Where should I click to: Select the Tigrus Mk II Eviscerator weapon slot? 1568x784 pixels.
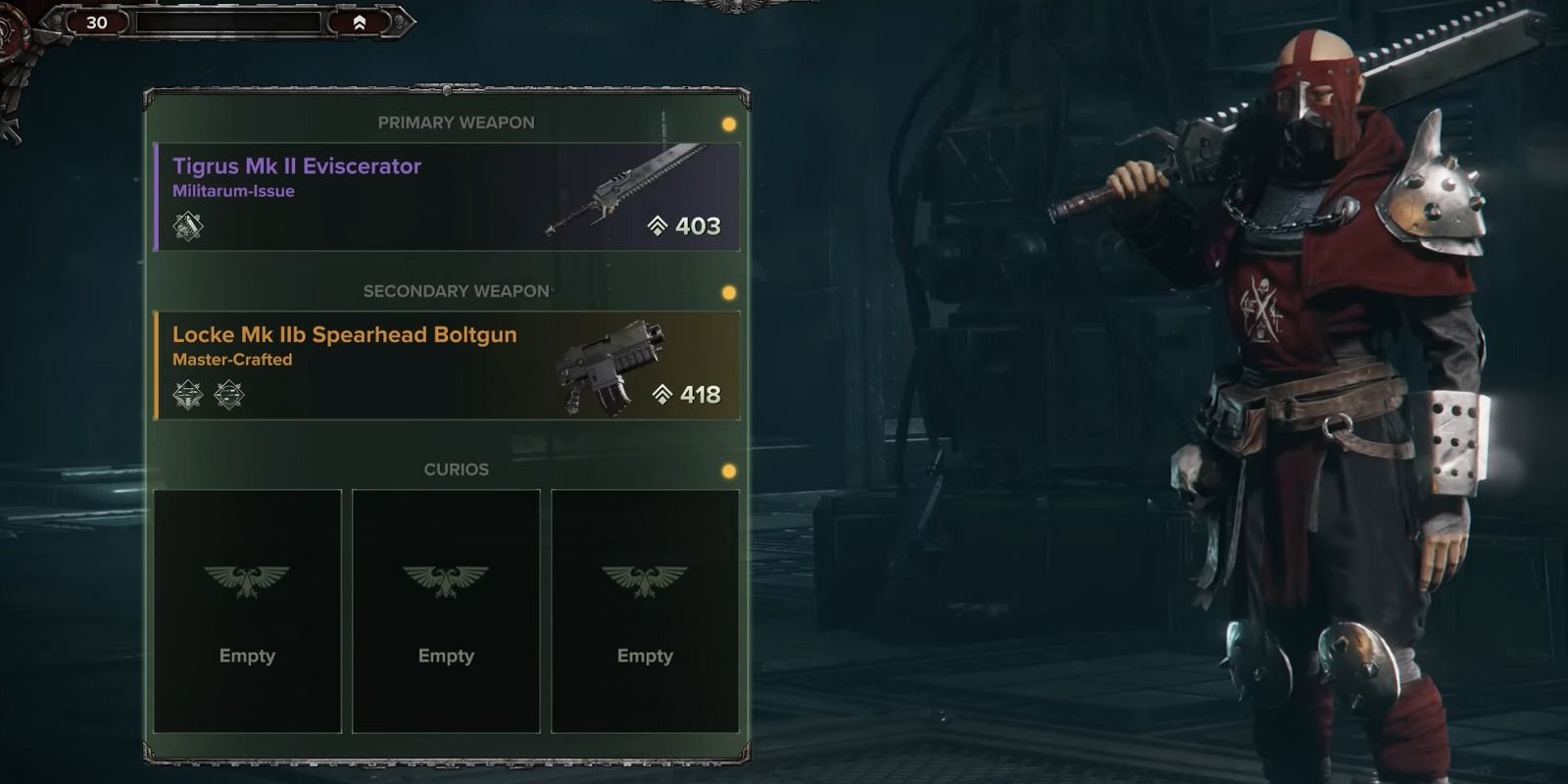pyautogui.click(x=446, y=196)
